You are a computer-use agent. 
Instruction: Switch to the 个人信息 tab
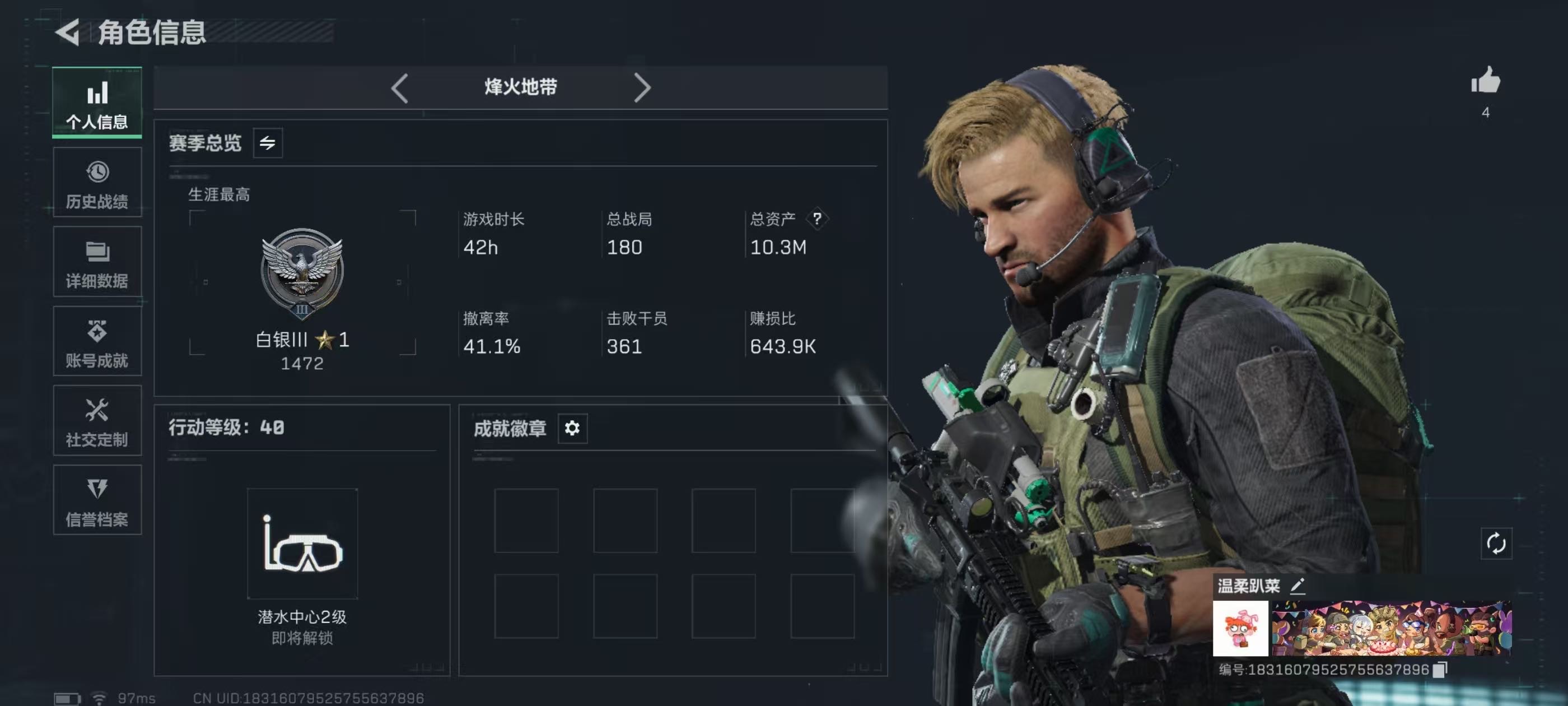[97, 103]
